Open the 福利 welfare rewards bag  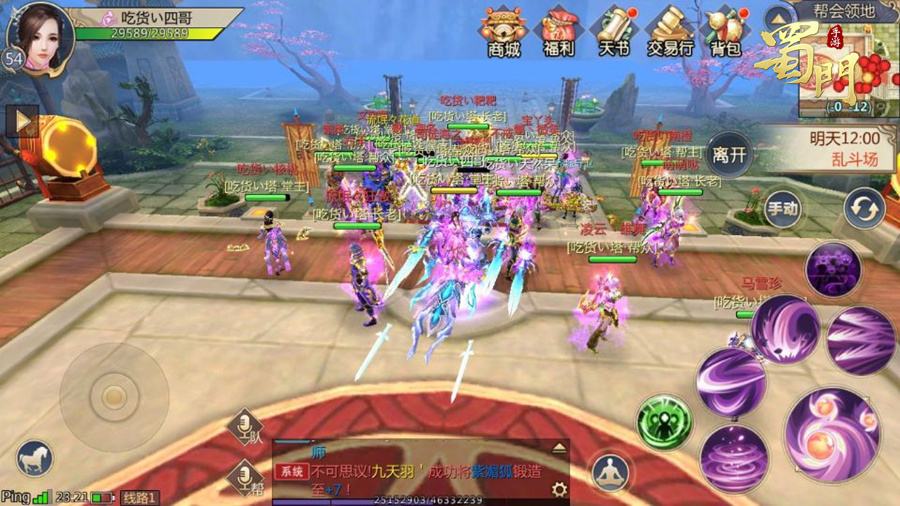(560, 31)
